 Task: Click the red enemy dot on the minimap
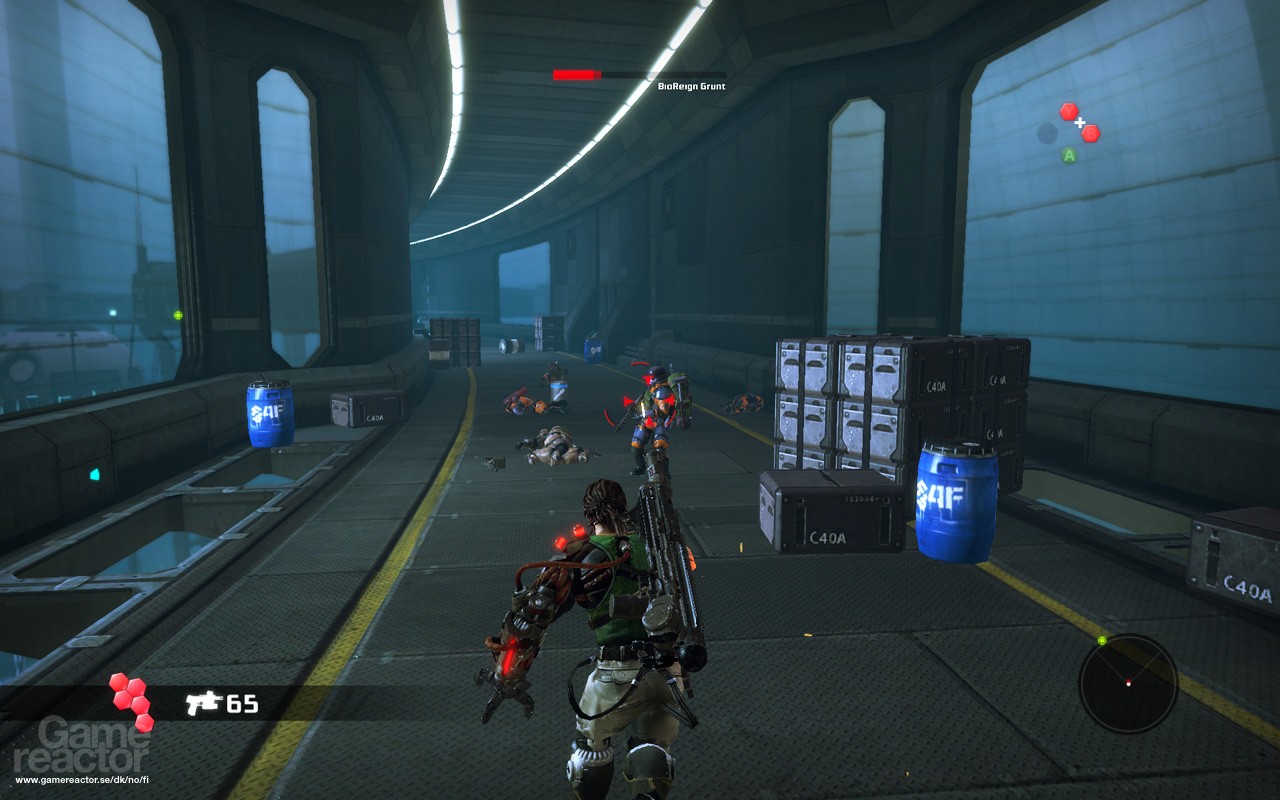(x=1128, y=680)
